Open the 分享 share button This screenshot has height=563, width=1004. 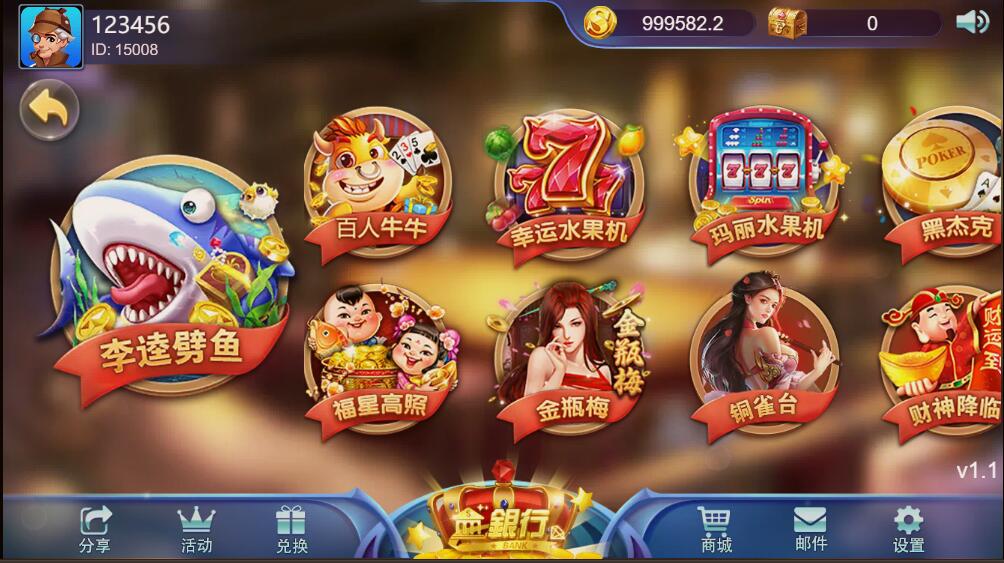pyautogui.click(x=96, y=529)
